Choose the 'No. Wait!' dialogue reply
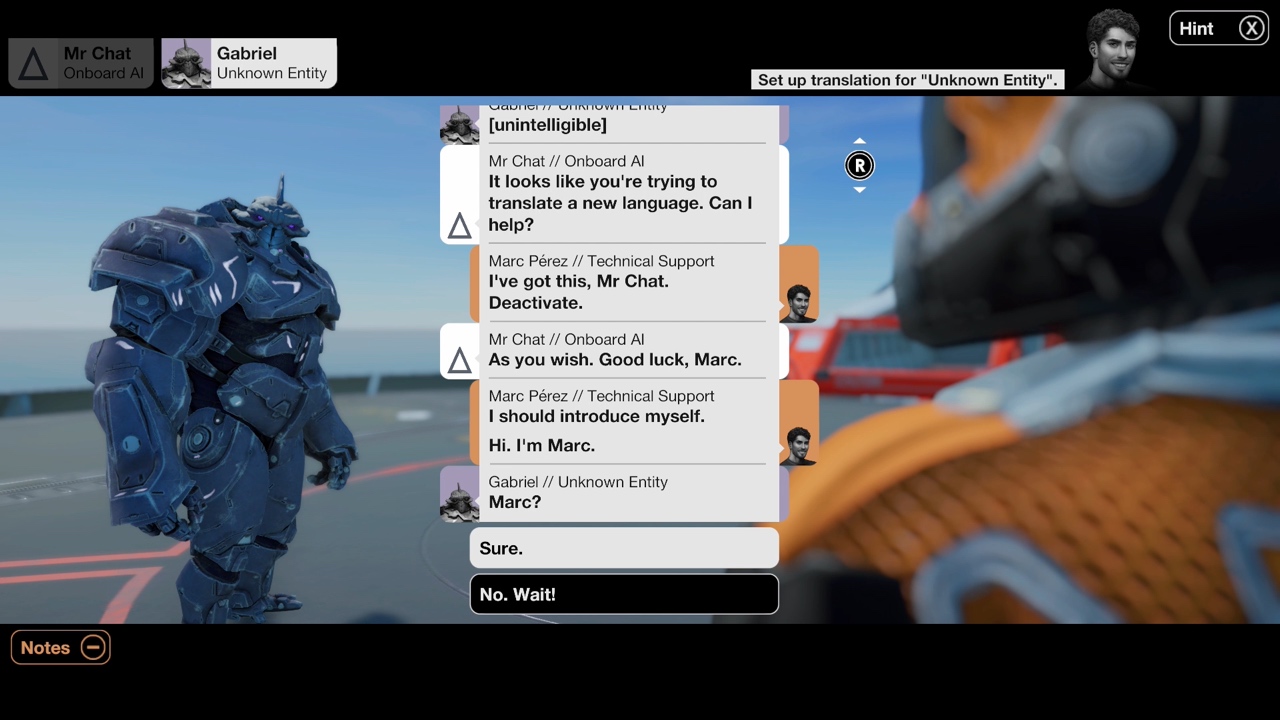Image resolution: width=1280 pixels, height=720 pixels. [624, 594]
